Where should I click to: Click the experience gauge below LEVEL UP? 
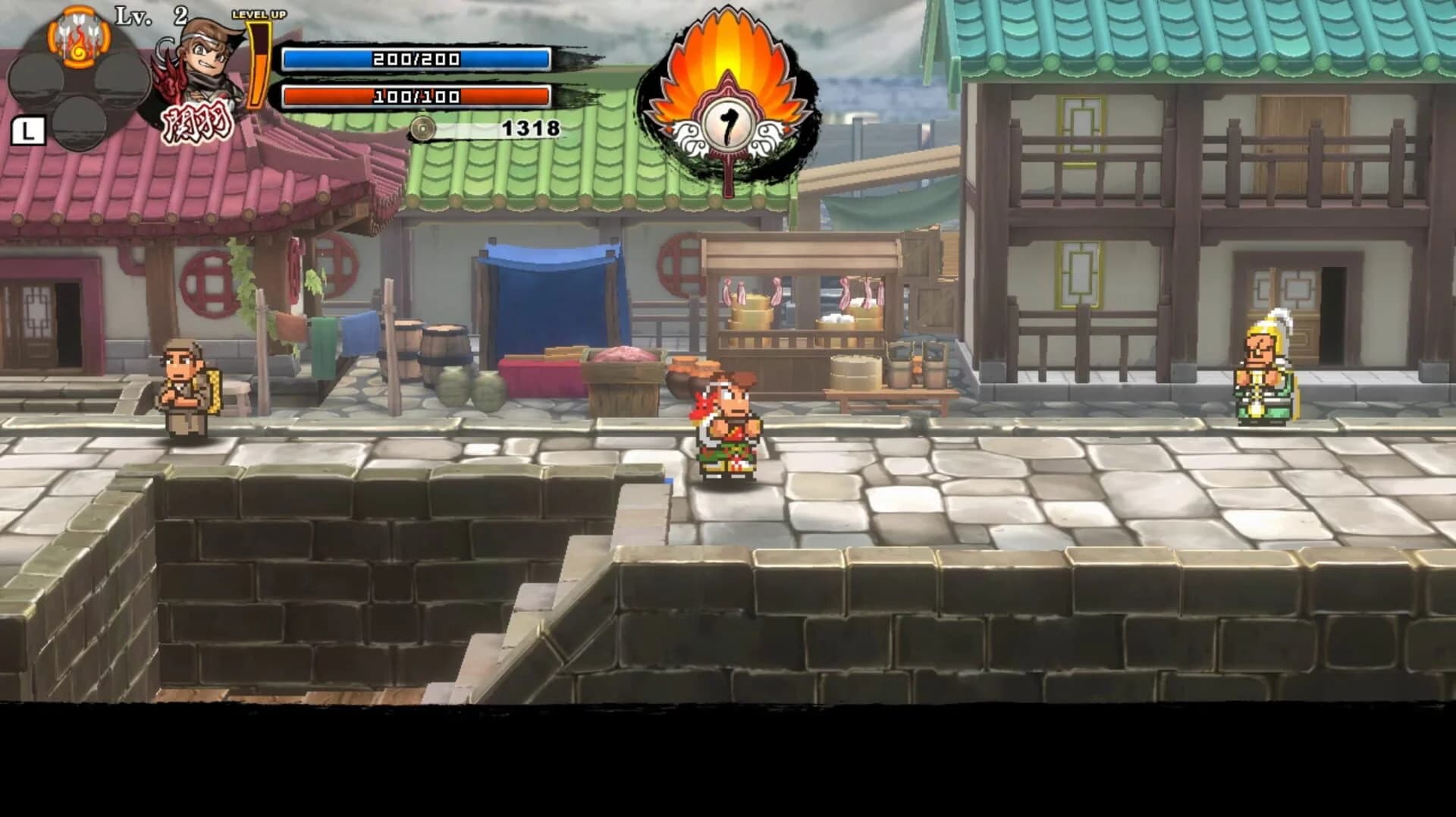pyautogui.click(x=258, y=68)
